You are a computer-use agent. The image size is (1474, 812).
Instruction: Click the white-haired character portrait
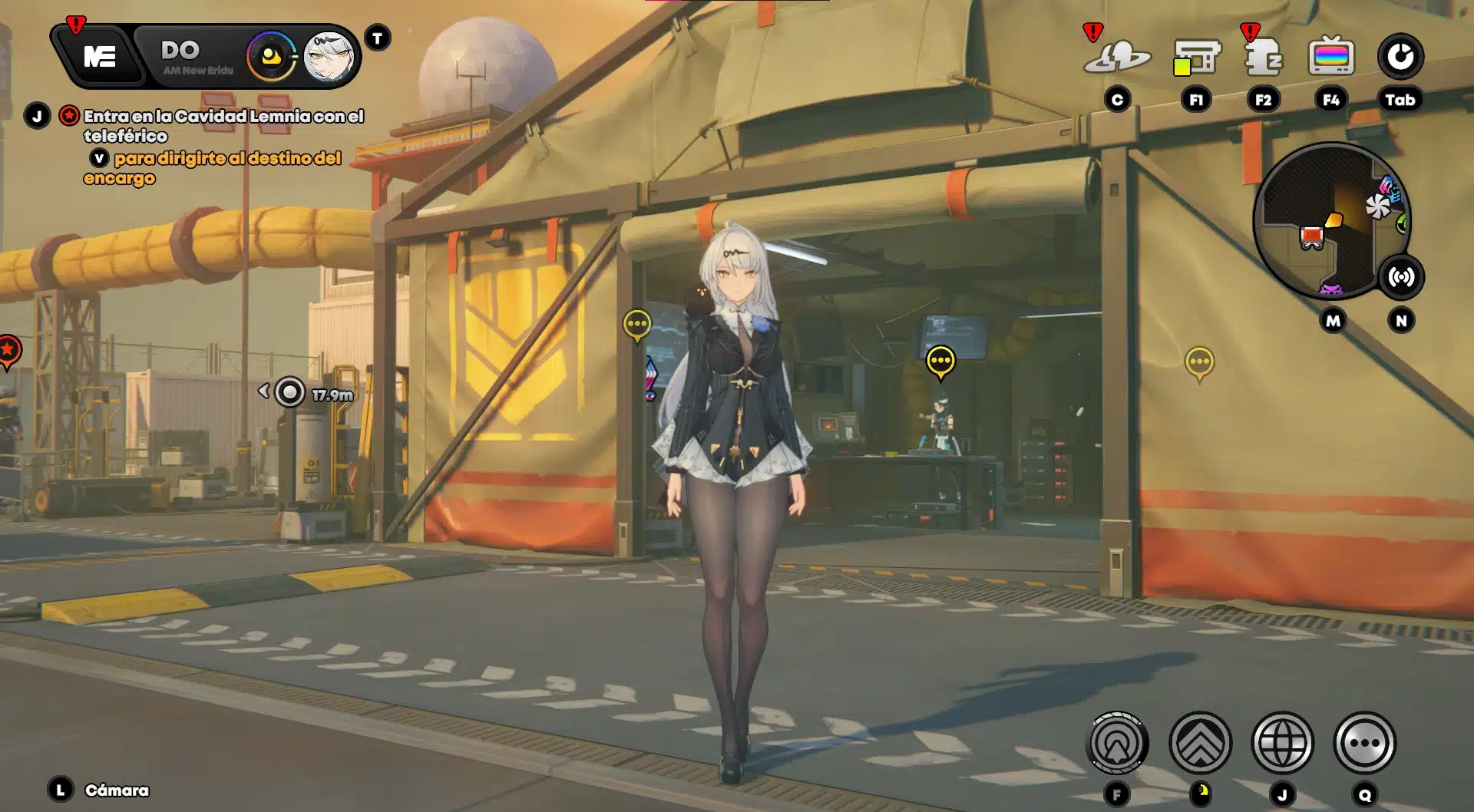coord(329,56)
